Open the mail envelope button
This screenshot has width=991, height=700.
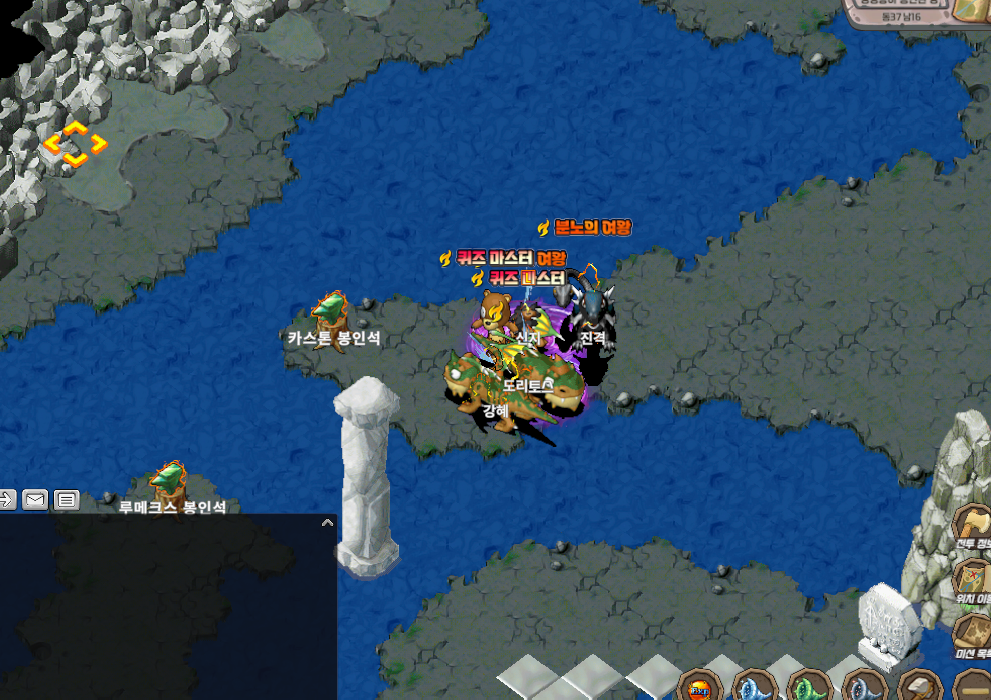[x=35, y=499]
